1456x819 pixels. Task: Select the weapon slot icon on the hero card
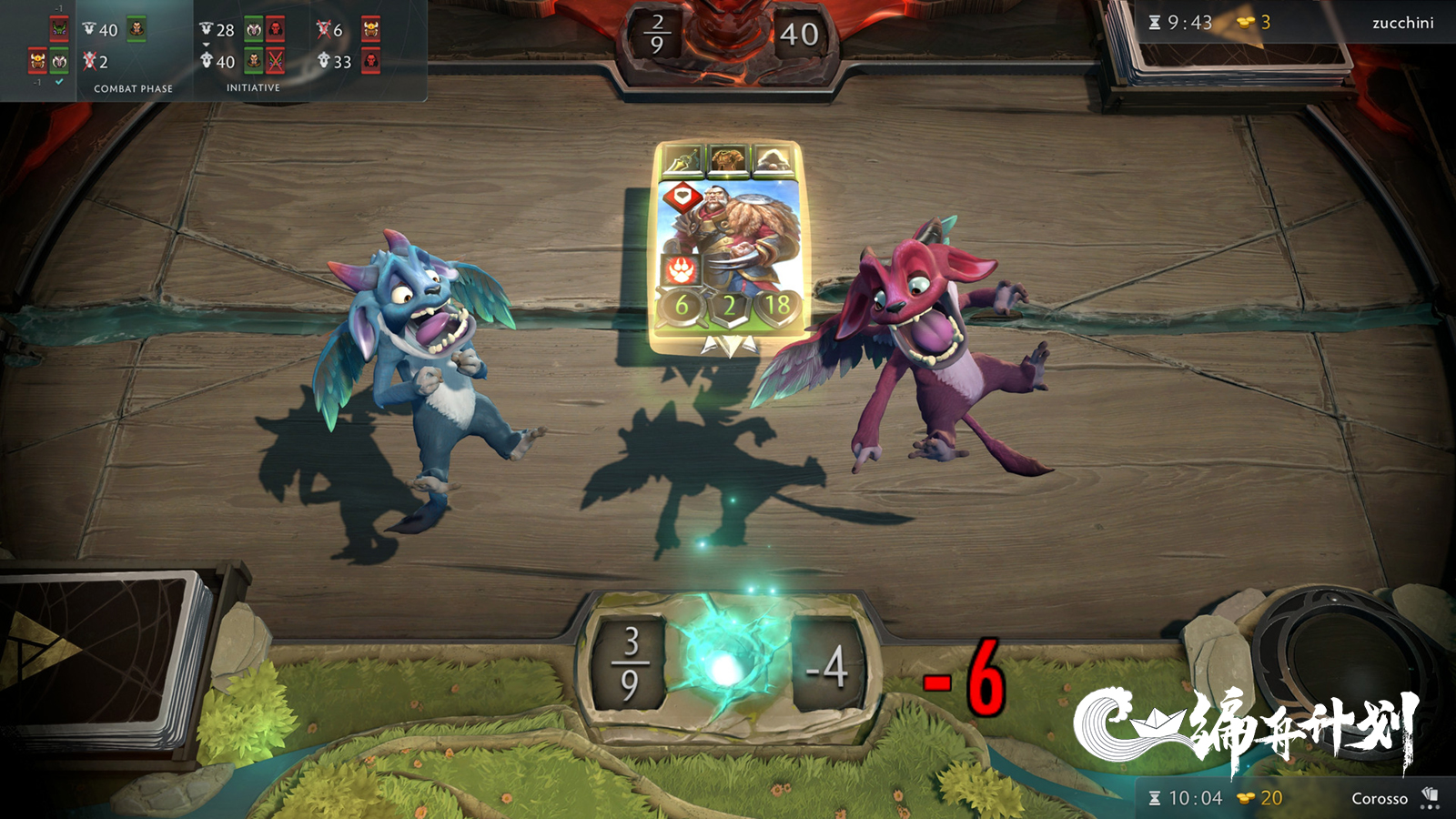pos(682,159)
